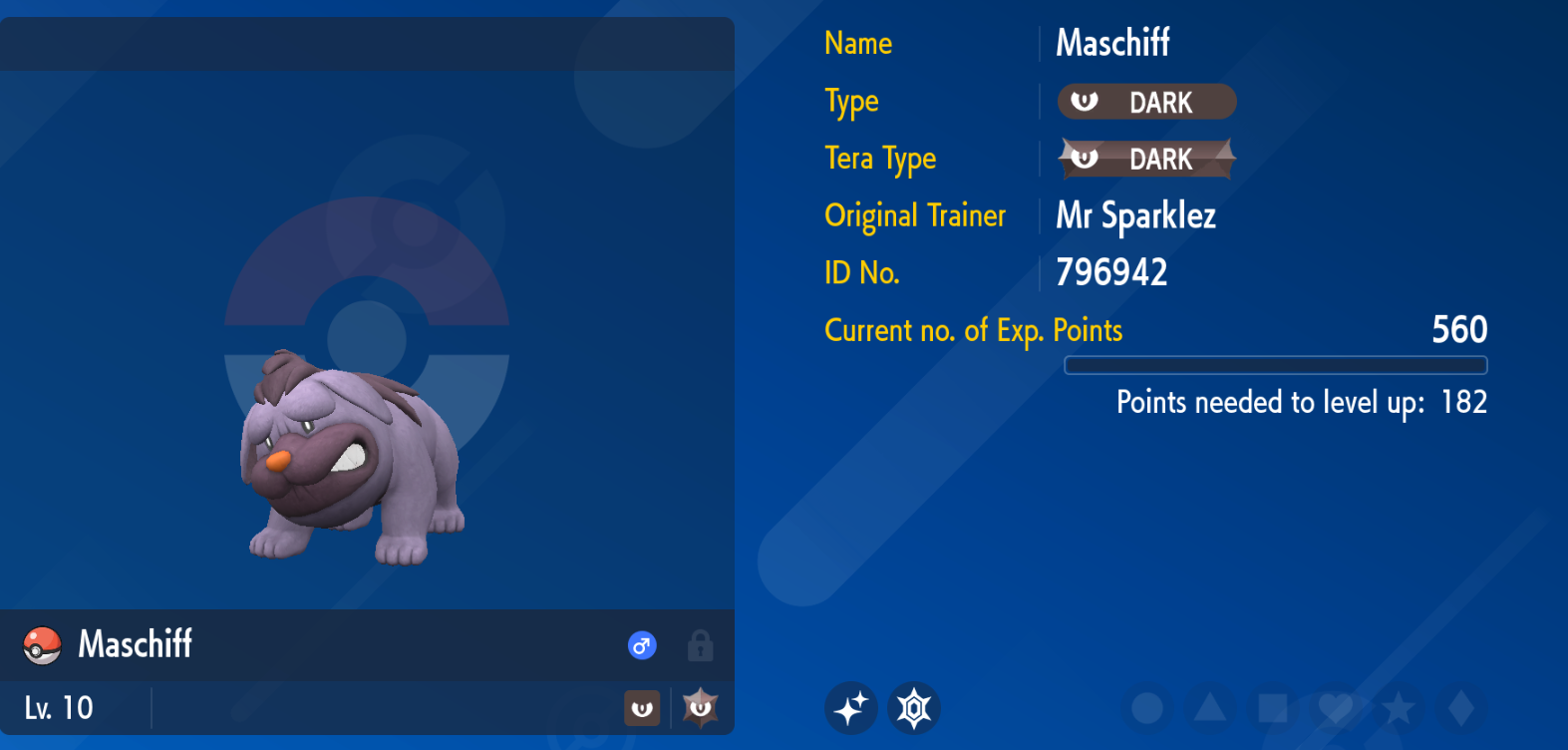
Task: Click the lock icon near the gender symbol
Action: pyautogui.click(x=700, y=646)
